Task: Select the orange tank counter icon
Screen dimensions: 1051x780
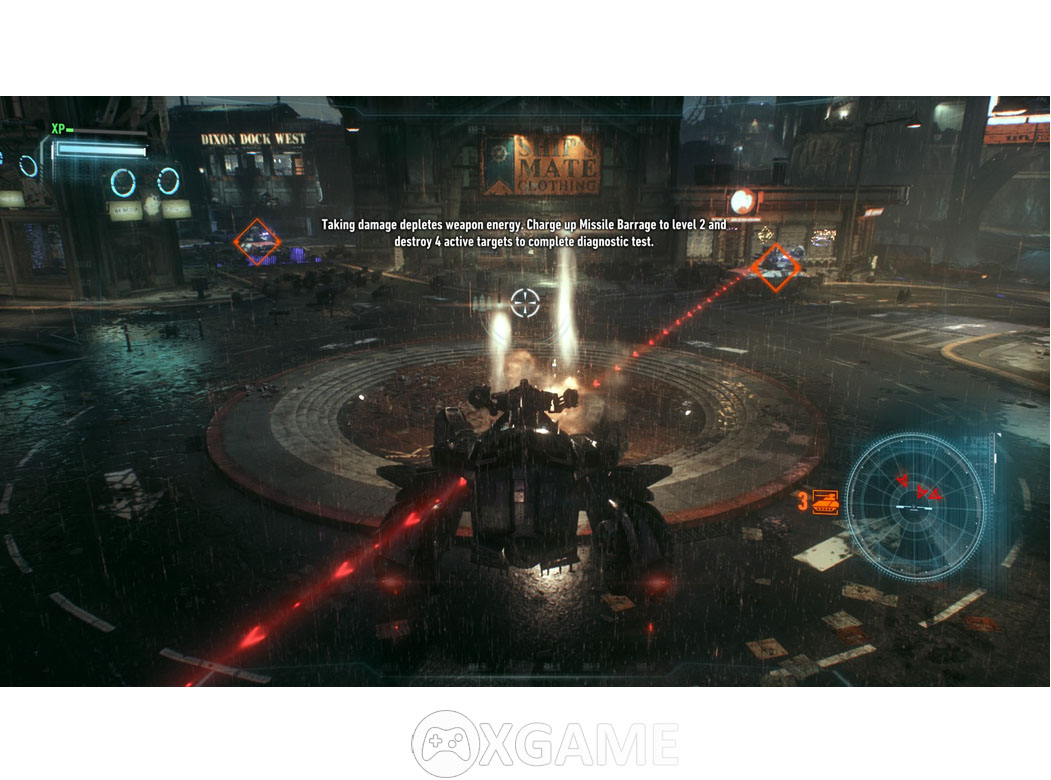Action: tap(825, 501)
